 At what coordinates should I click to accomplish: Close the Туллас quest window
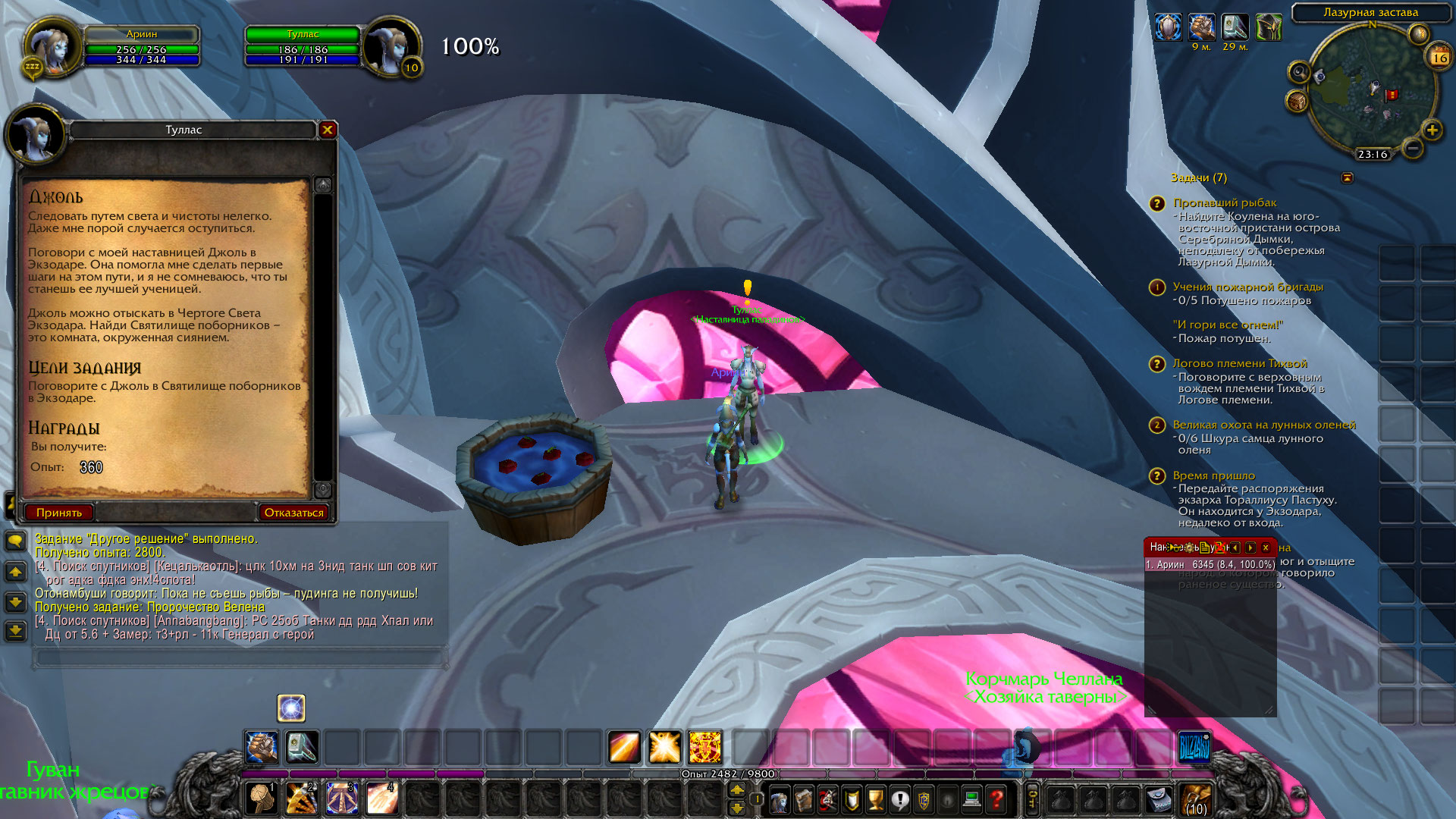(328, 130)
